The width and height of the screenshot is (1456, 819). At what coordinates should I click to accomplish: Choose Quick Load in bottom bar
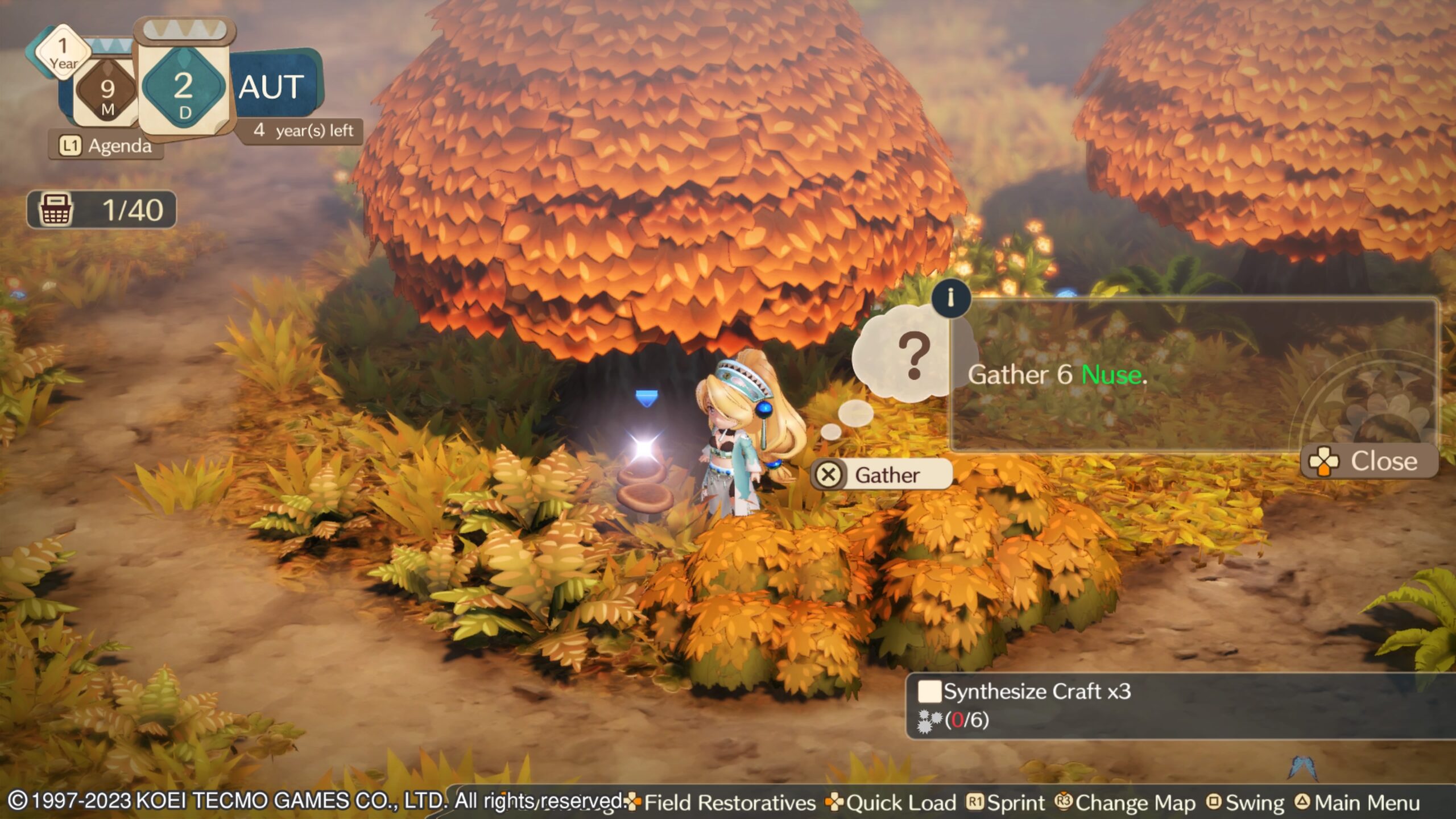coord(892,803)
